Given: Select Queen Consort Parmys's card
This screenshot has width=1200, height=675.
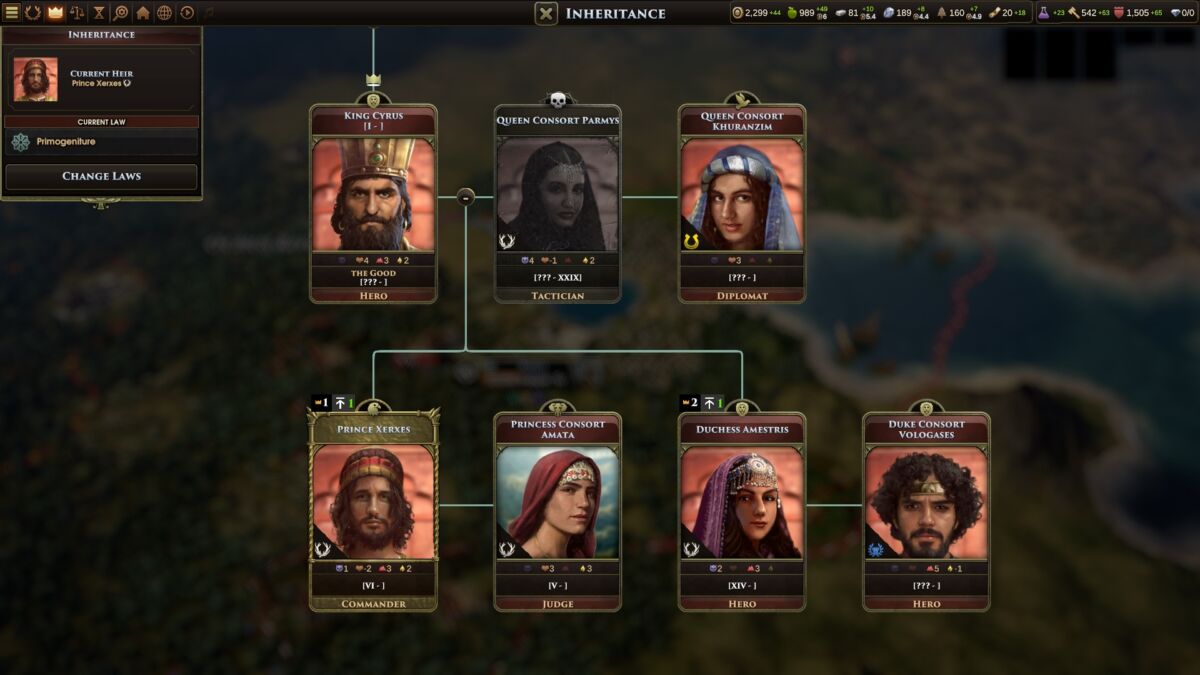Looking at the screenshot, I should coord(558,195).
